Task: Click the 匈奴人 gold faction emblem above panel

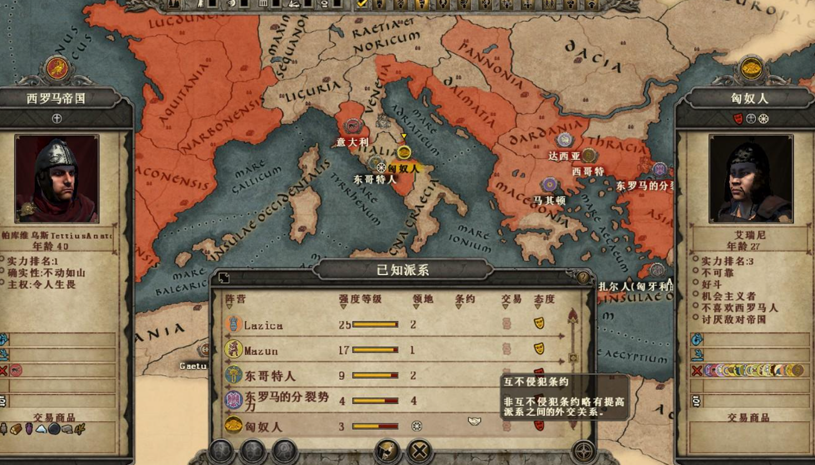Action: pos(751,69)
